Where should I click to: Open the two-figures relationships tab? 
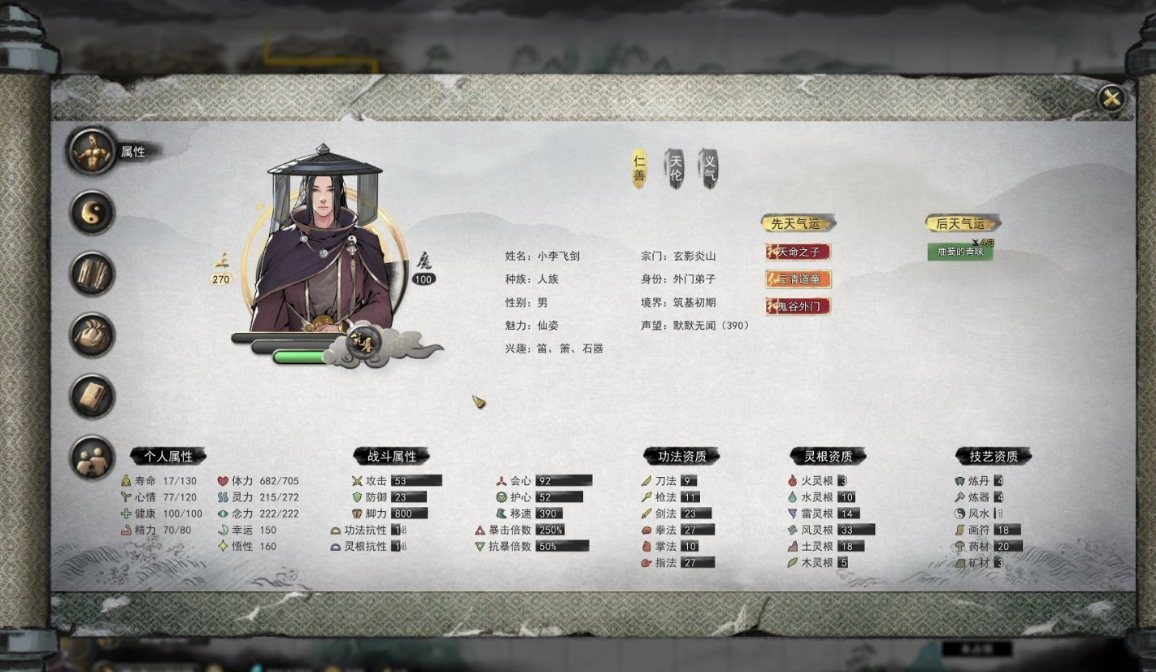coord(92,457)
